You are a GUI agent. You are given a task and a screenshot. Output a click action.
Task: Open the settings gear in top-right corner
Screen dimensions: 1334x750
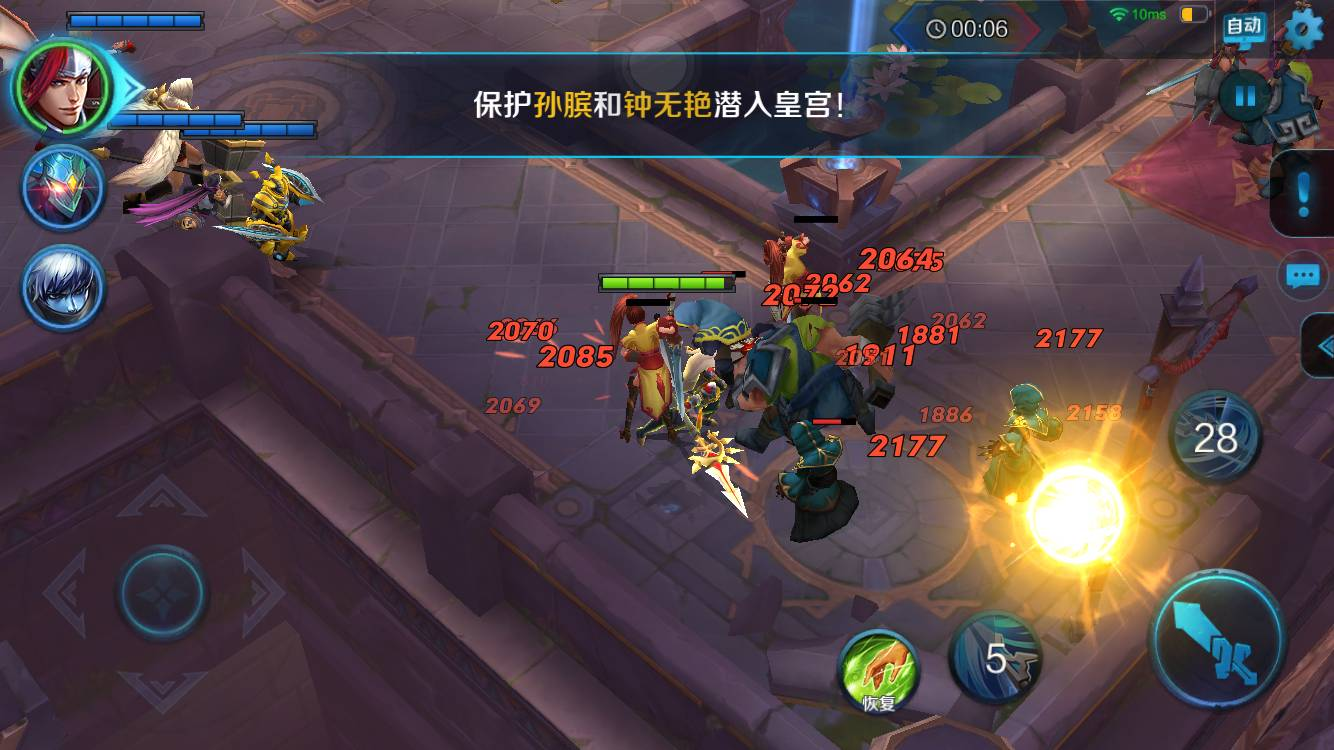(x=1303, y=30)
